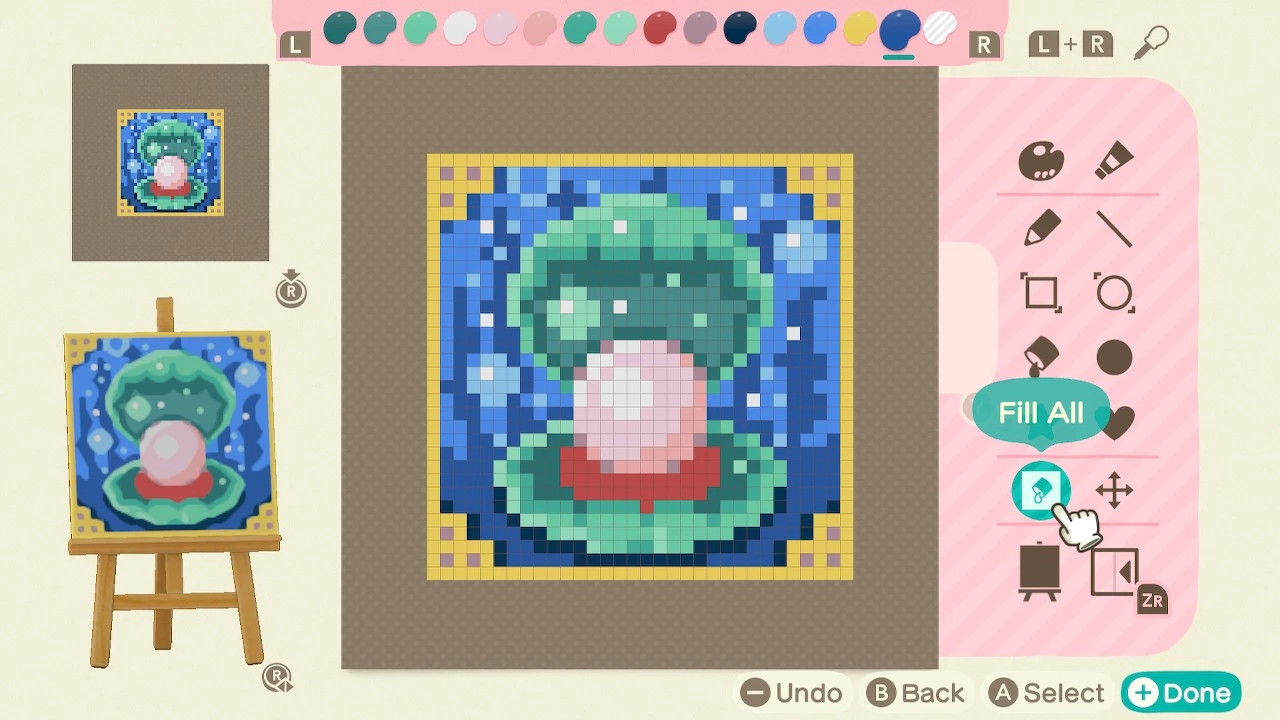The height and width of the screenshot is (720, 1280).
Task: Select the move tool with four arrows
Action: pos(1113,490)
